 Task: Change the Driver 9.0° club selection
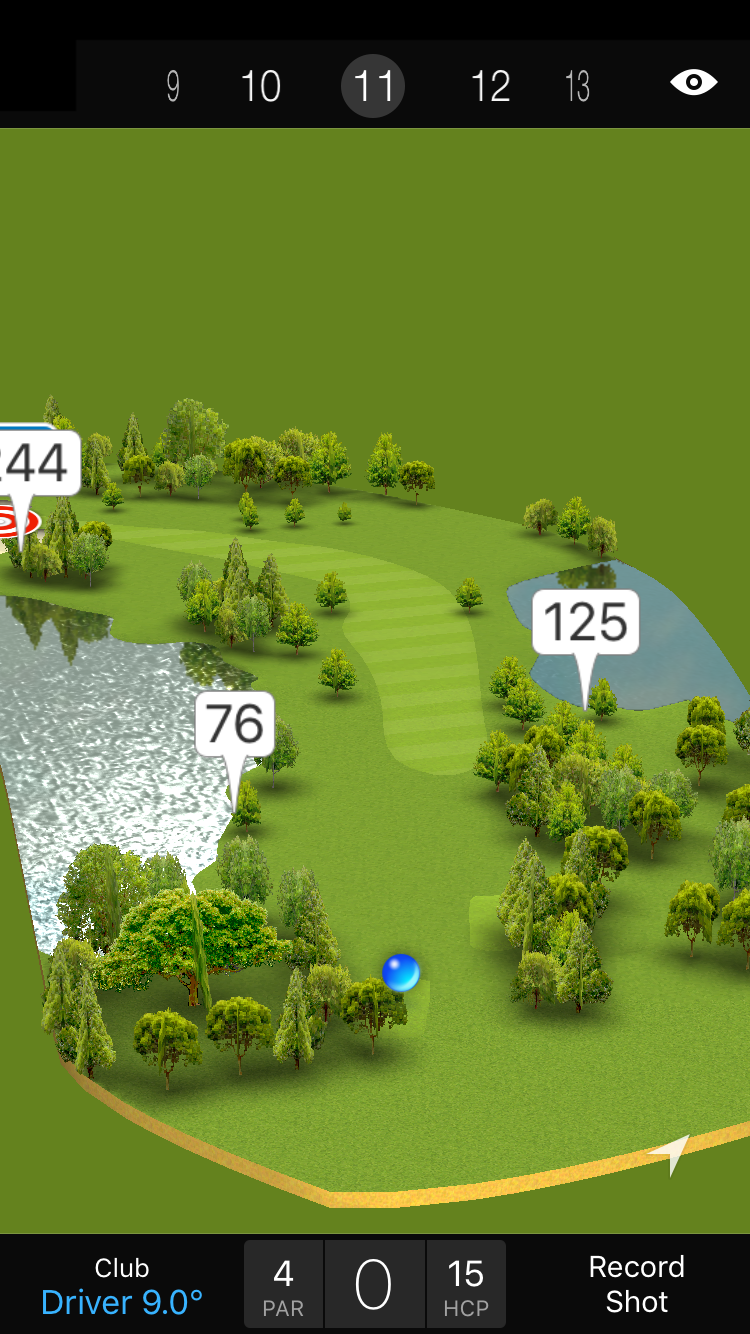click(122, 1286)
